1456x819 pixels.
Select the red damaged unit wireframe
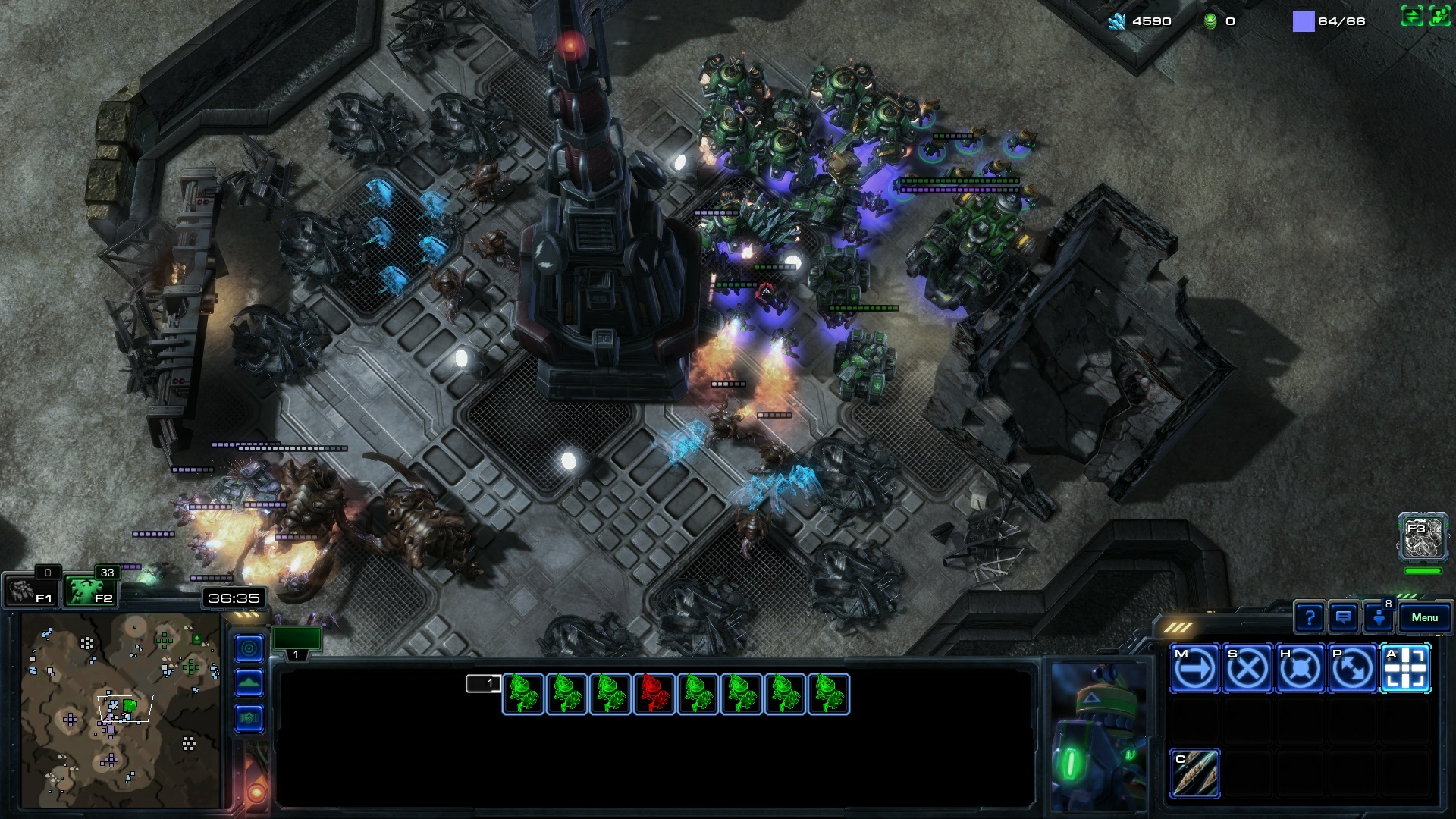click(x=654, y=695)
